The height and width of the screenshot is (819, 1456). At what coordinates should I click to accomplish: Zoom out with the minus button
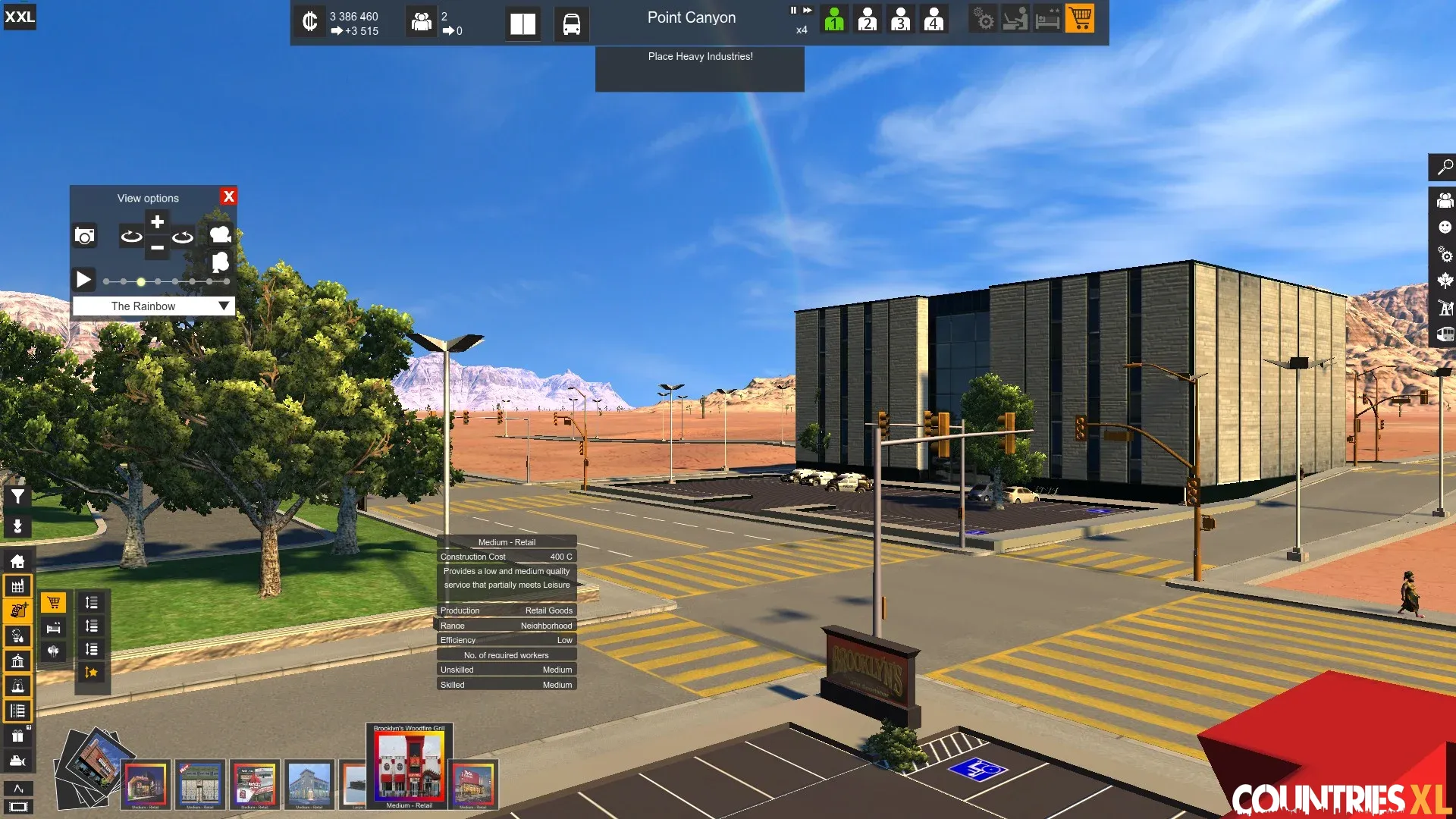click(157, 248)
